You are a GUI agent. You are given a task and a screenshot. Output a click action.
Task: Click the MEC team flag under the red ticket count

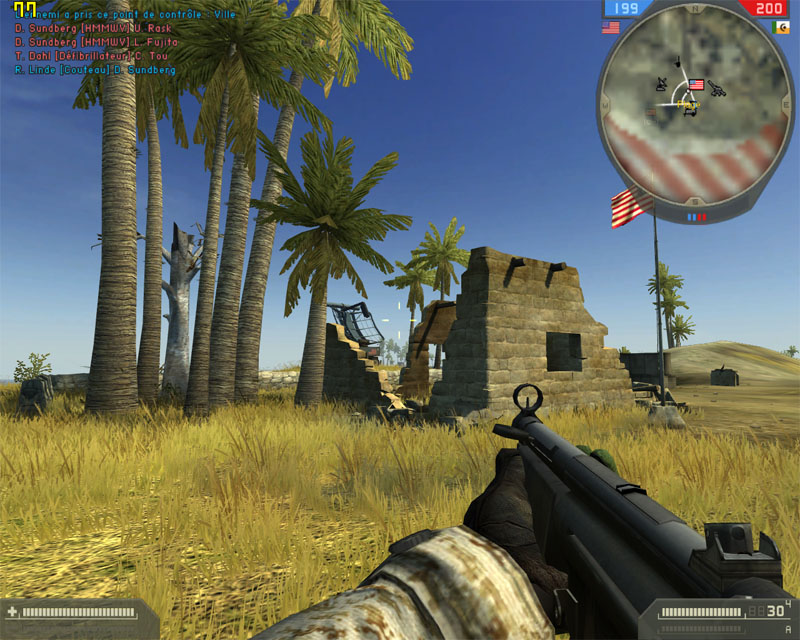(x=781, y=27)
